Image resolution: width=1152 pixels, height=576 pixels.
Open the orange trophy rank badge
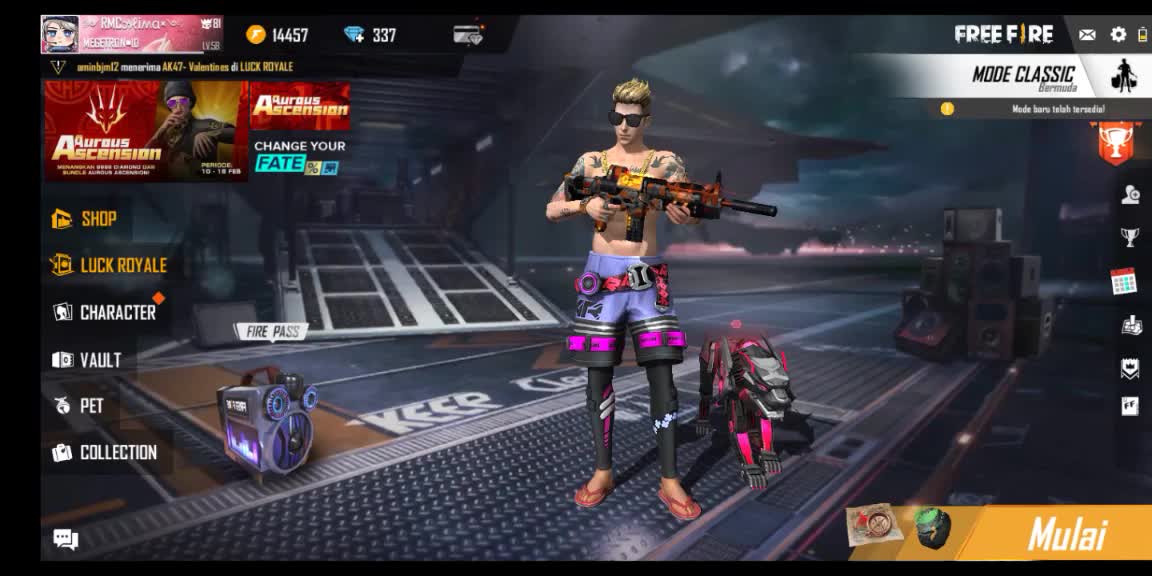point(1115,142)
